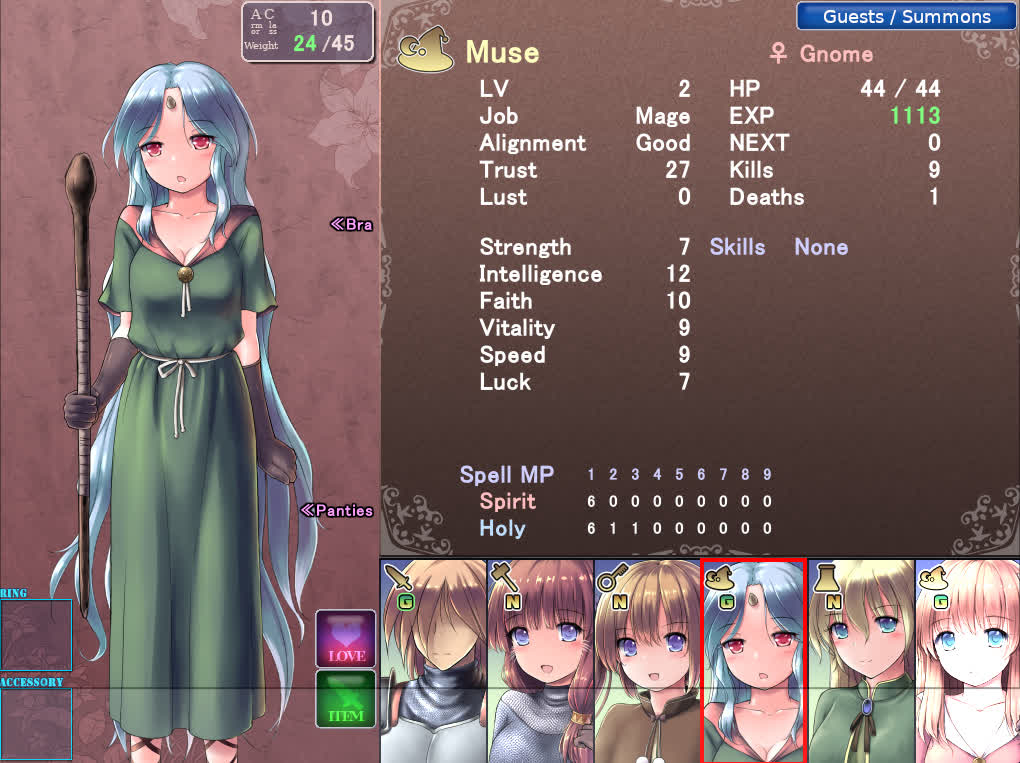Select the red-brown haired hammer-class portrait

(540, 661)
